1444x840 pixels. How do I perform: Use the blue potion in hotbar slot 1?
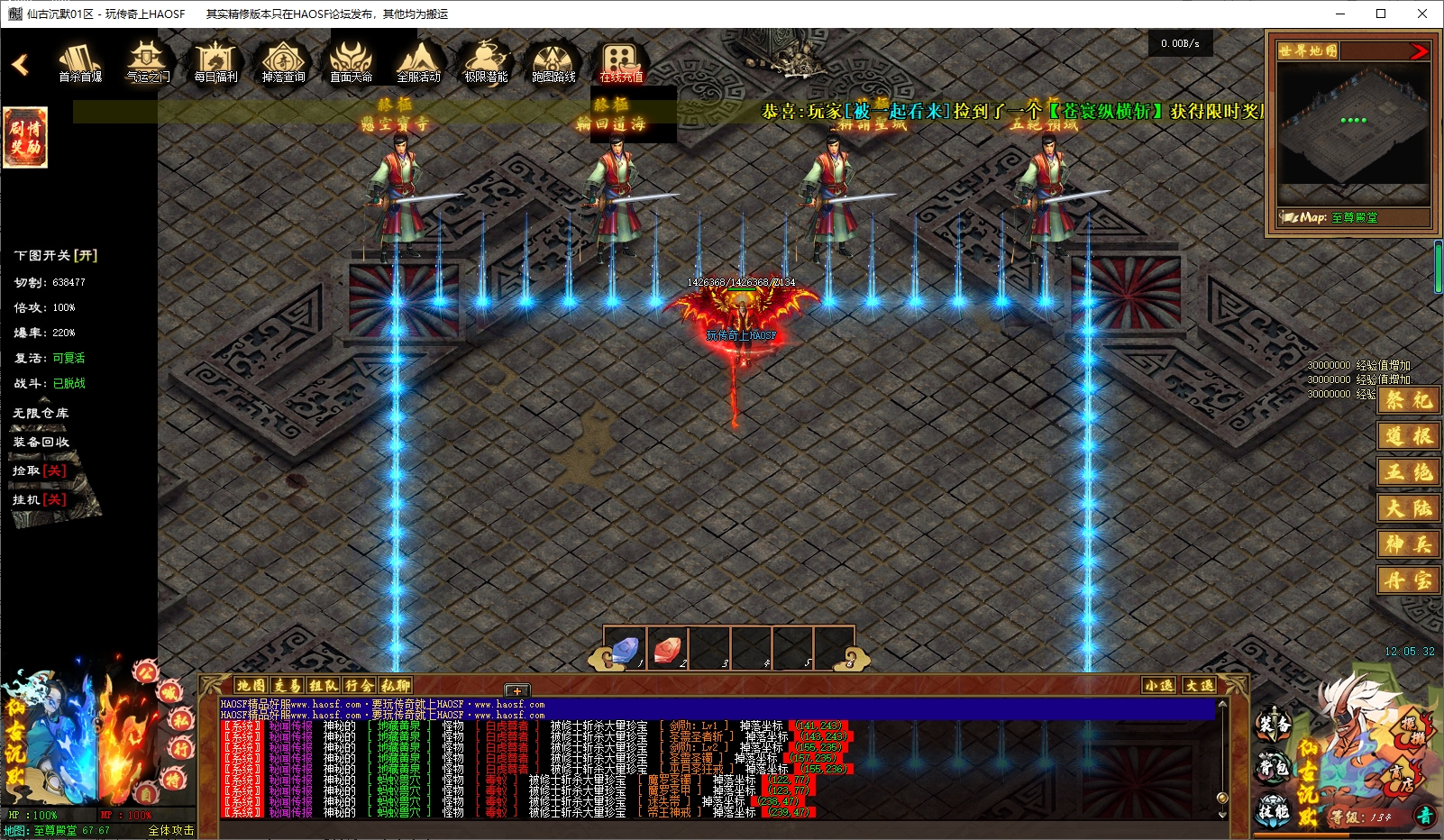click(x=625, y=648)
